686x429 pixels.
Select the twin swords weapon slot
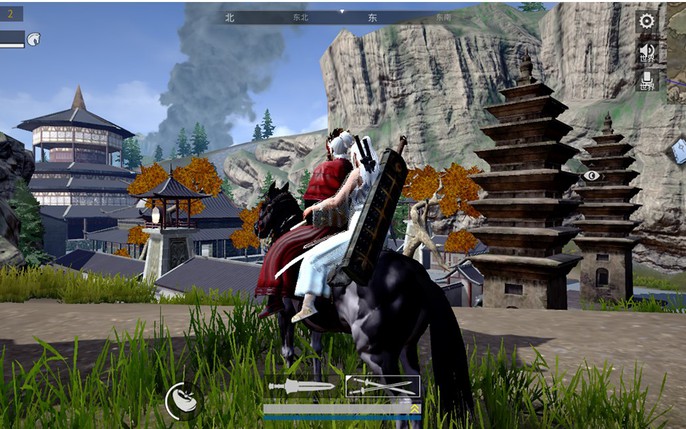pyautogui.click(x=382, y=386)
